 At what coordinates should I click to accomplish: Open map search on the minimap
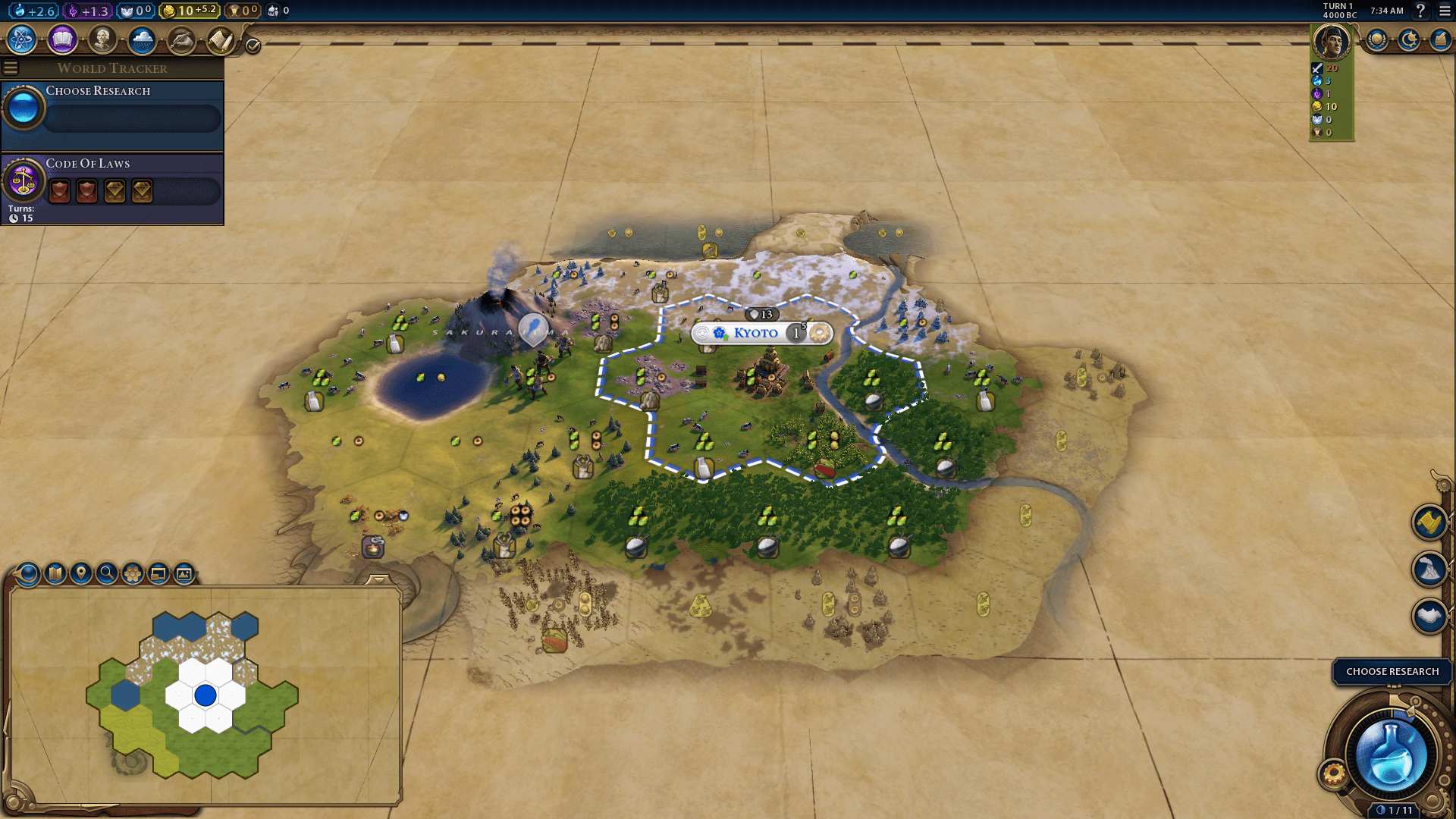pos(105,574)
